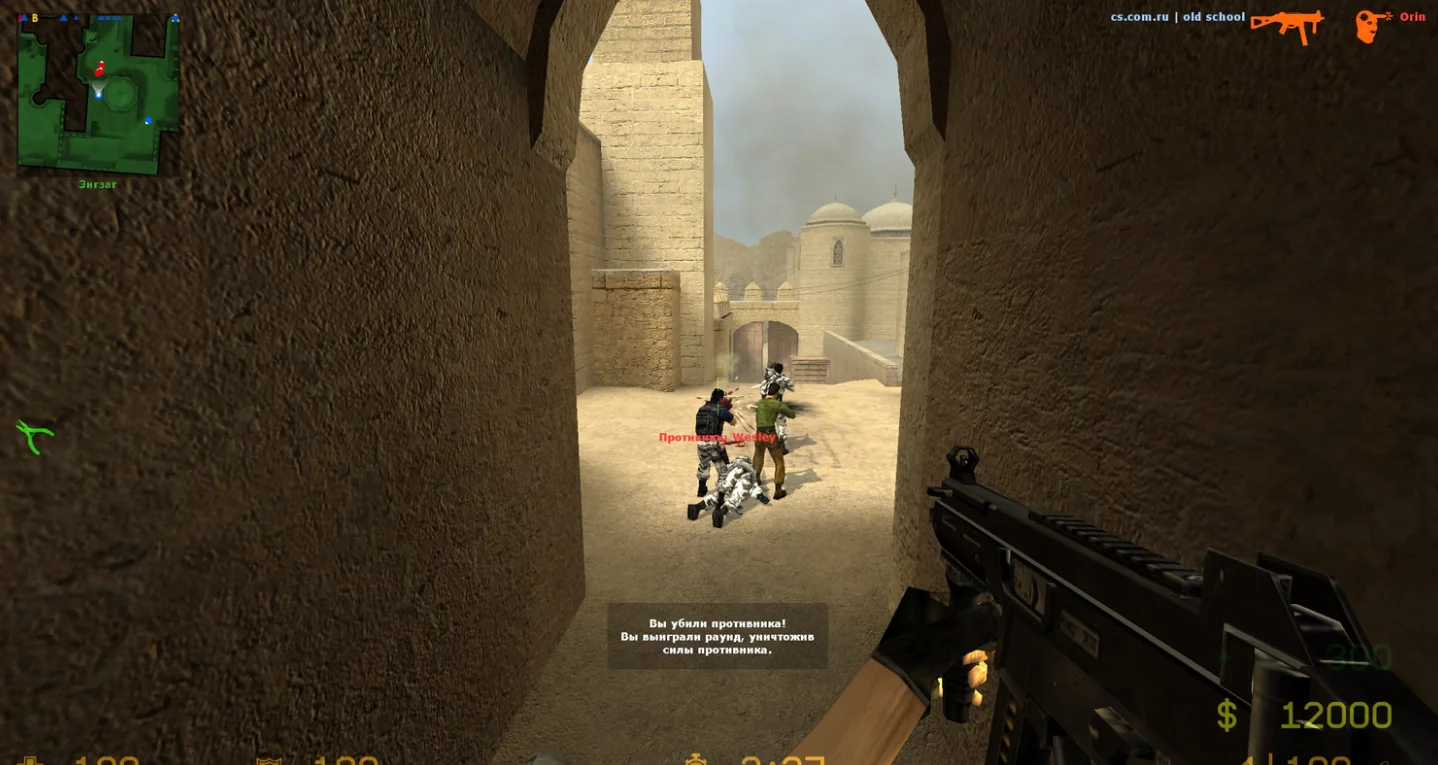
Task: Click the radar minimap
Action: tap(98, 94)
